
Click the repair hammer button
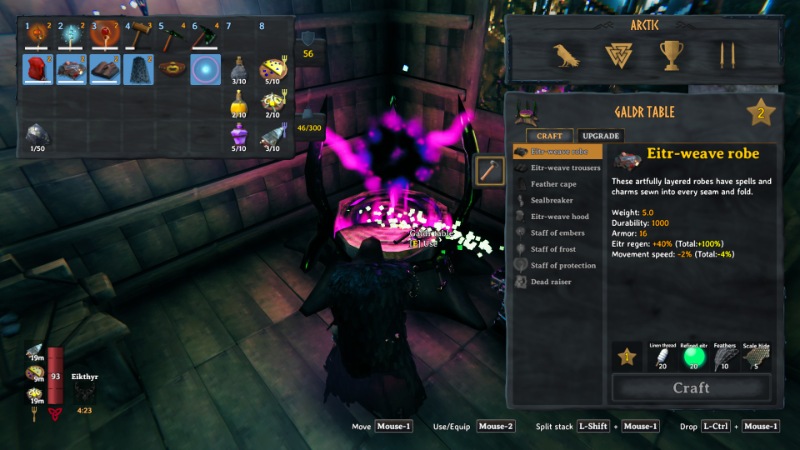[x=490, y=171]
